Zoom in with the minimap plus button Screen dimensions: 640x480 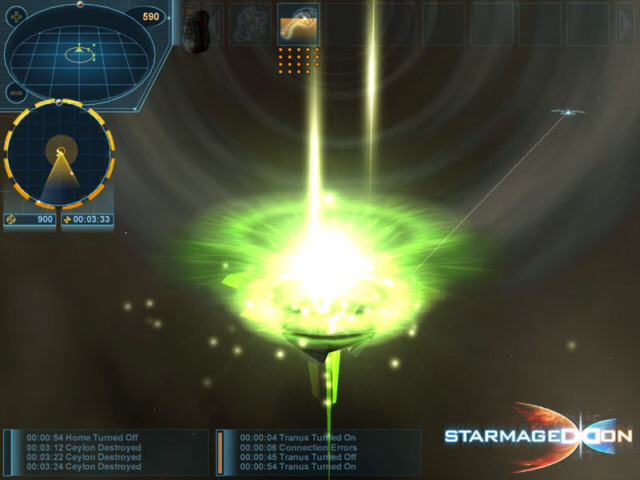(x=16, y=16)
